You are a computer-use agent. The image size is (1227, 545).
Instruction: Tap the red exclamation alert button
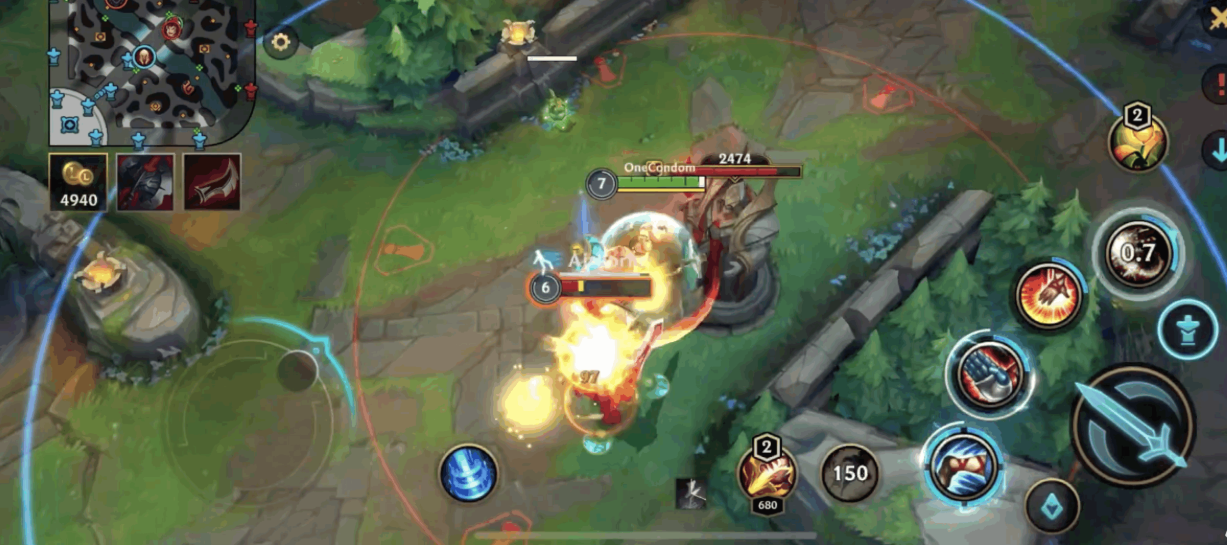1216,81
